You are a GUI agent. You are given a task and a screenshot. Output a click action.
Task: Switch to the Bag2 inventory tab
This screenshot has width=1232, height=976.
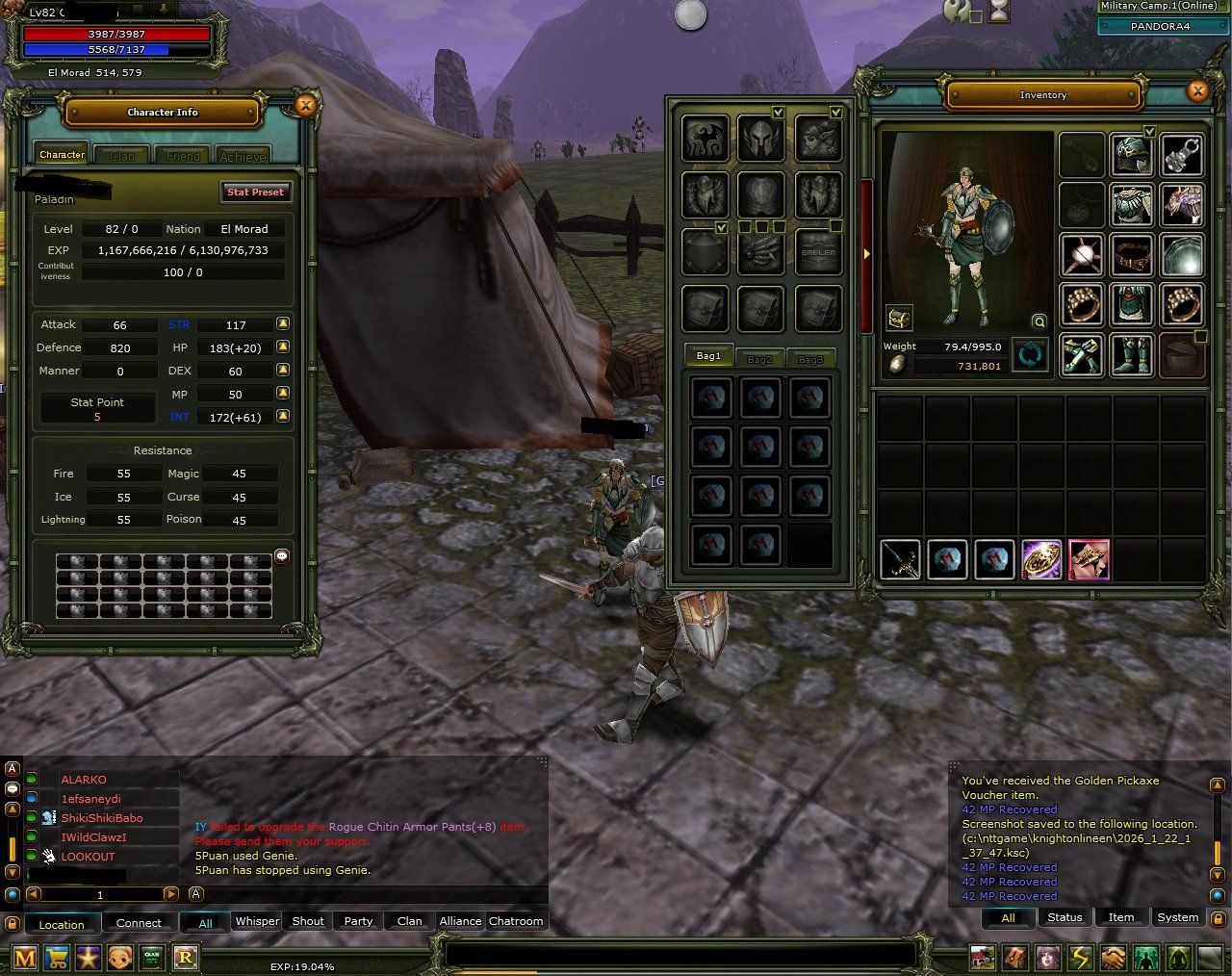[x=759, y=357]
